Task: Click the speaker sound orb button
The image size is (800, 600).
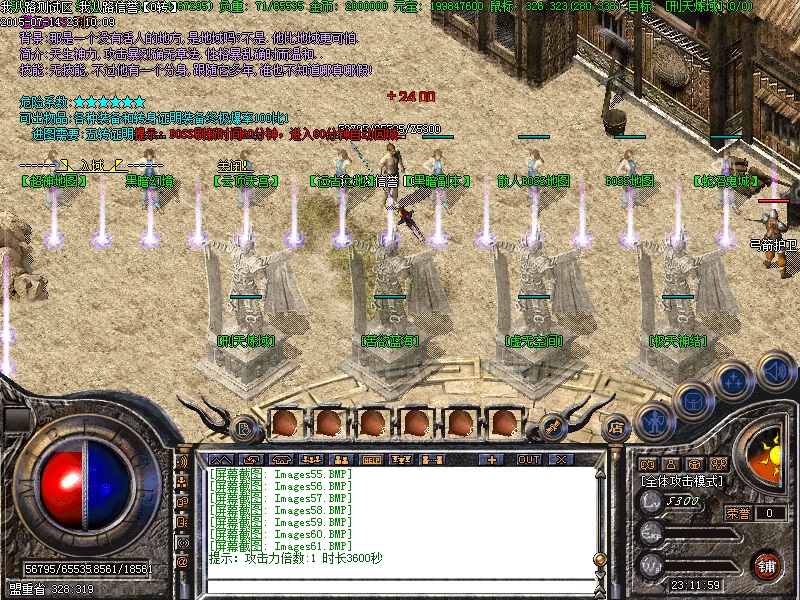Action: click(x=775, y=372)
